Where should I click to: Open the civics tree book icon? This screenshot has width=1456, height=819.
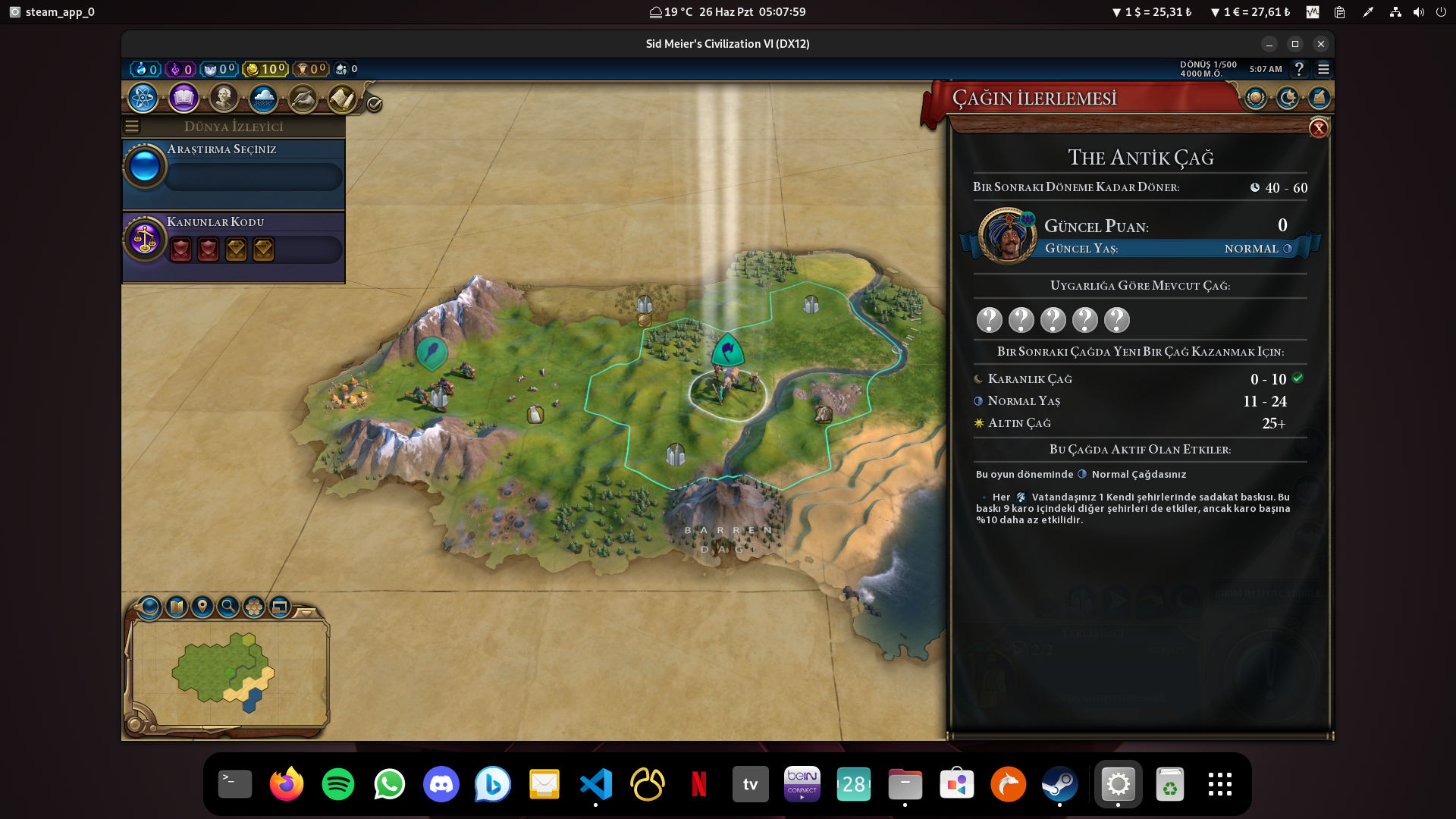[184, 98]
